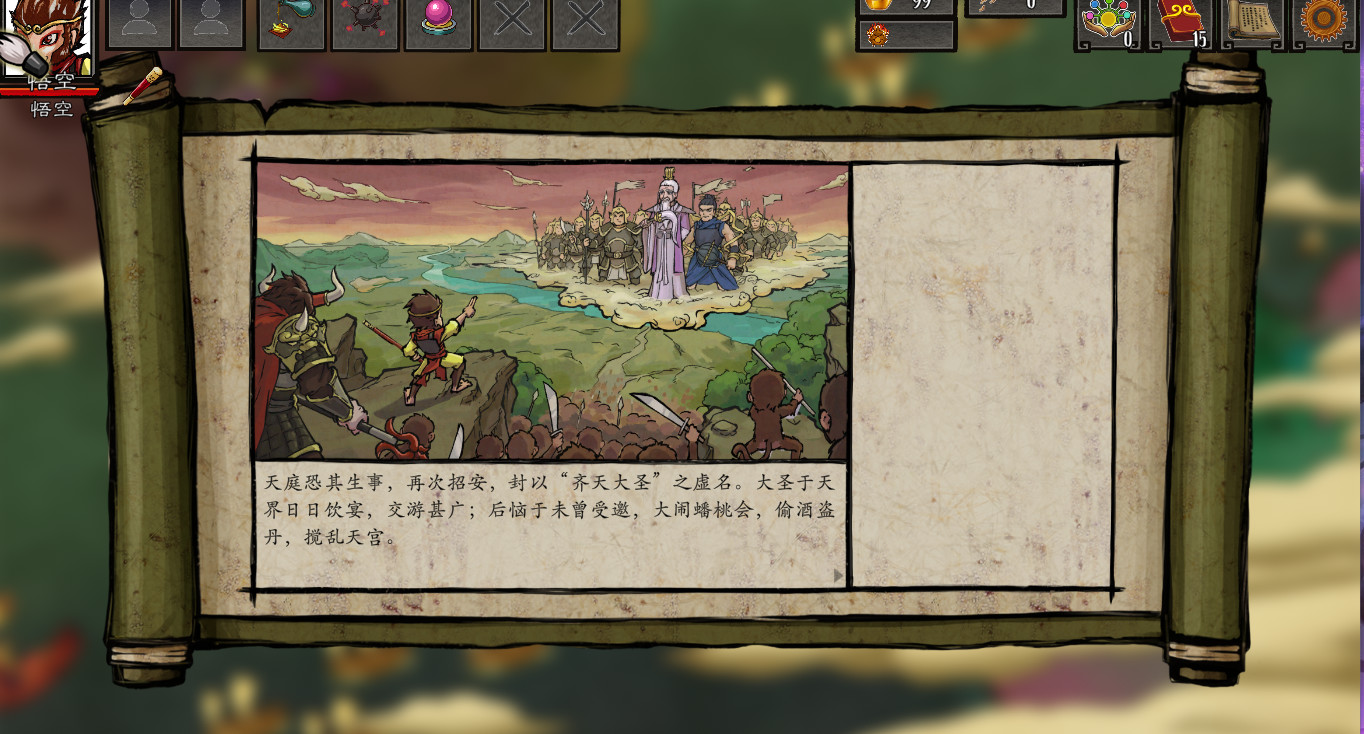The height and width of the screenshot is (734, 1364).
Task: Select the spiked bomb item
Action: [x=364, y=25]
